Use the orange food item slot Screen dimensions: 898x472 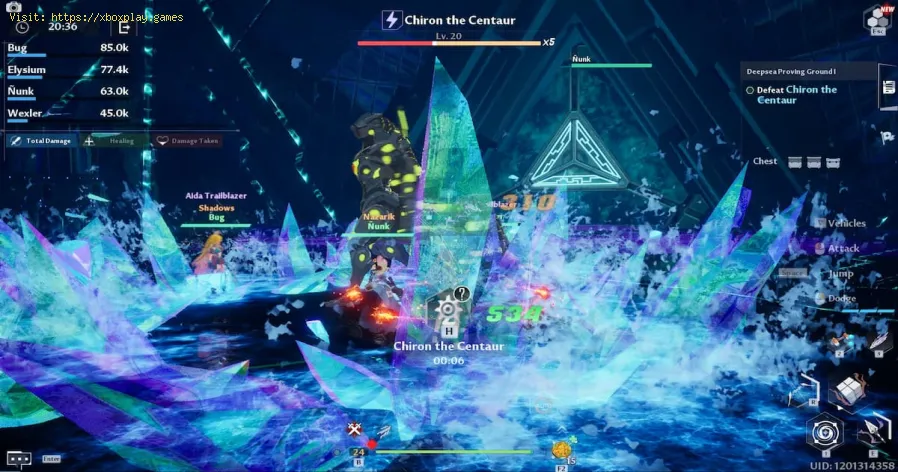tap(561, 450)
